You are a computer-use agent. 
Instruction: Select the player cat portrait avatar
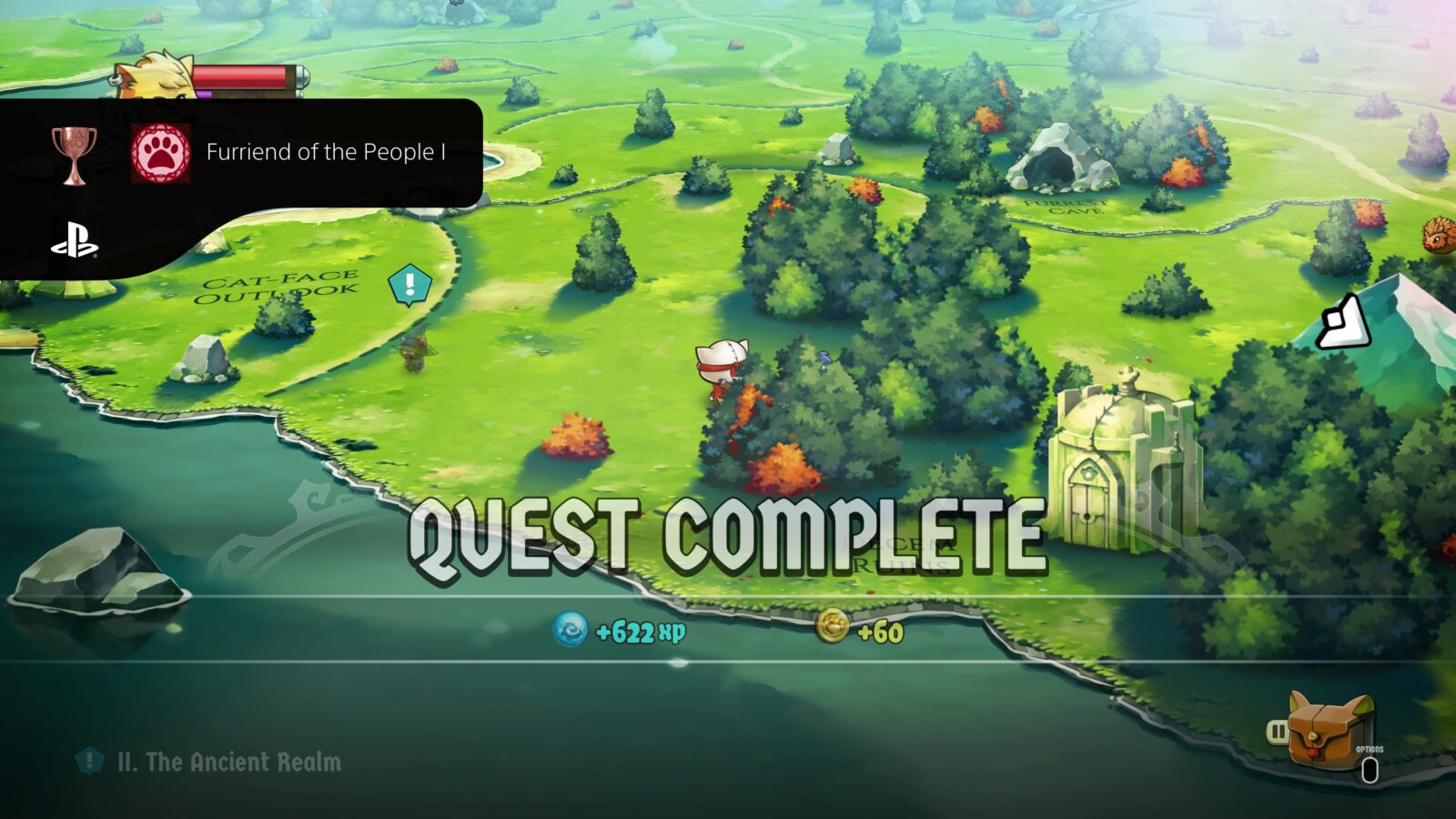[x=150, y=77]
